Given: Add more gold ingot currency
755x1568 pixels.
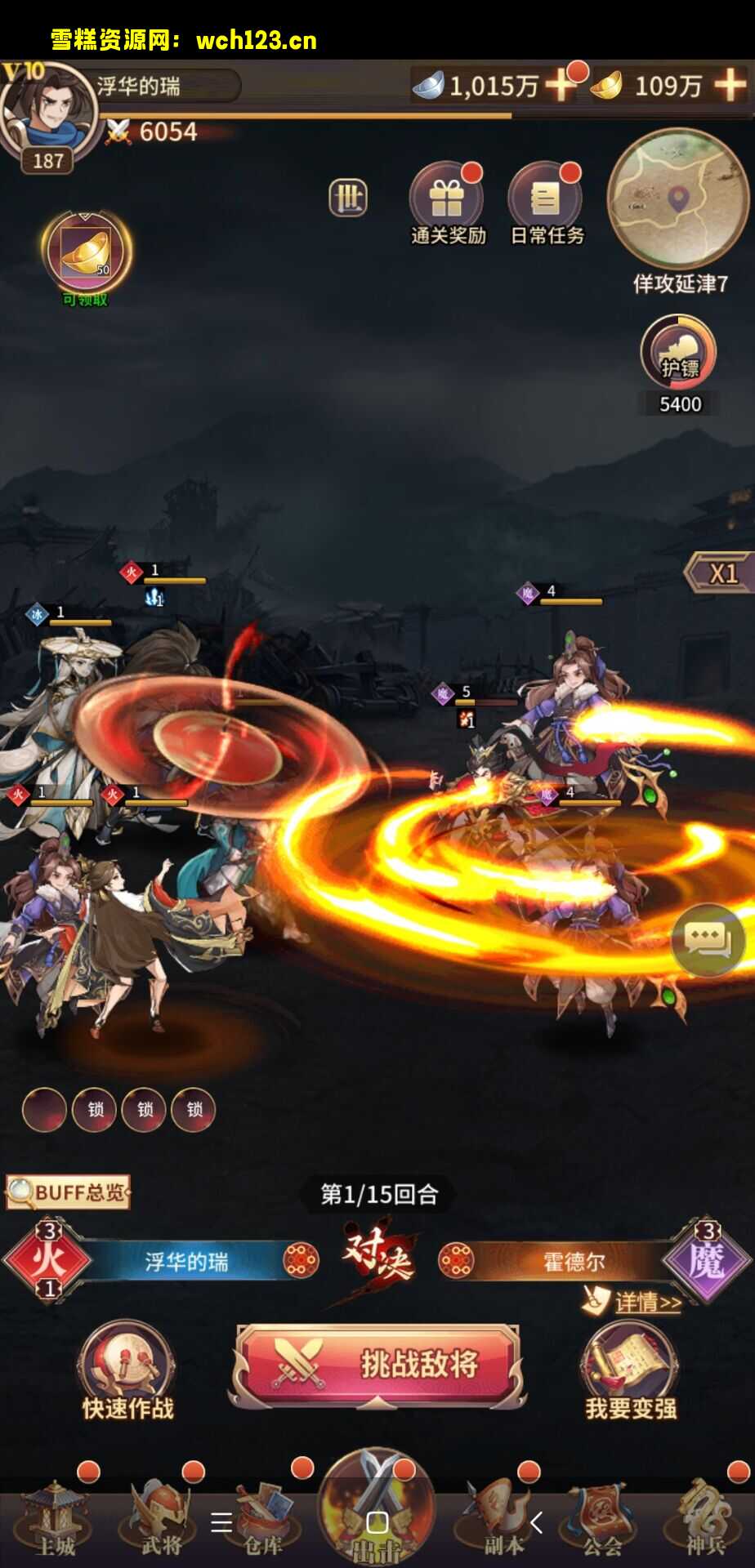Looking at the screenshot, I should 729,85.
